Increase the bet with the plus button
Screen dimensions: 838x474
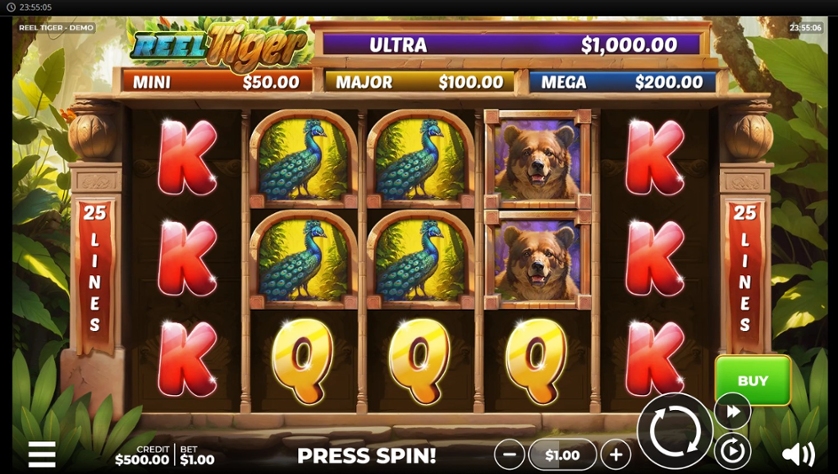(615, 454)
